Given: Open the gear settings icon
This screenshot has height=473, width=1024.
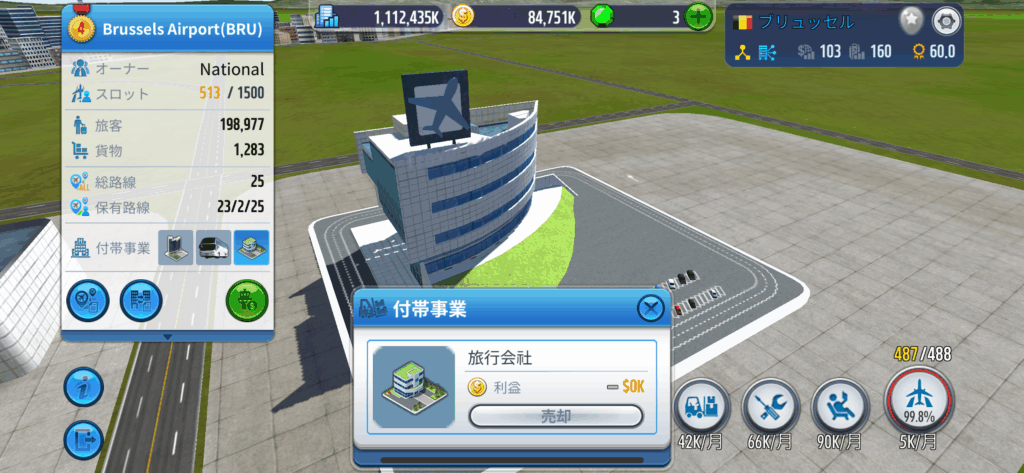Looking at the screenshot, I should [944, 20].
